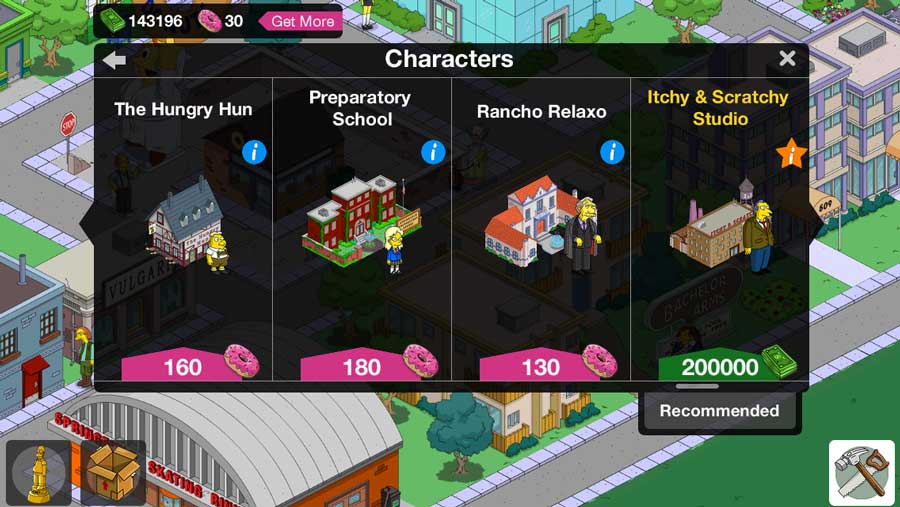Select the Recommended tab
Screen dimensions: 900x507
coord(719,411)
